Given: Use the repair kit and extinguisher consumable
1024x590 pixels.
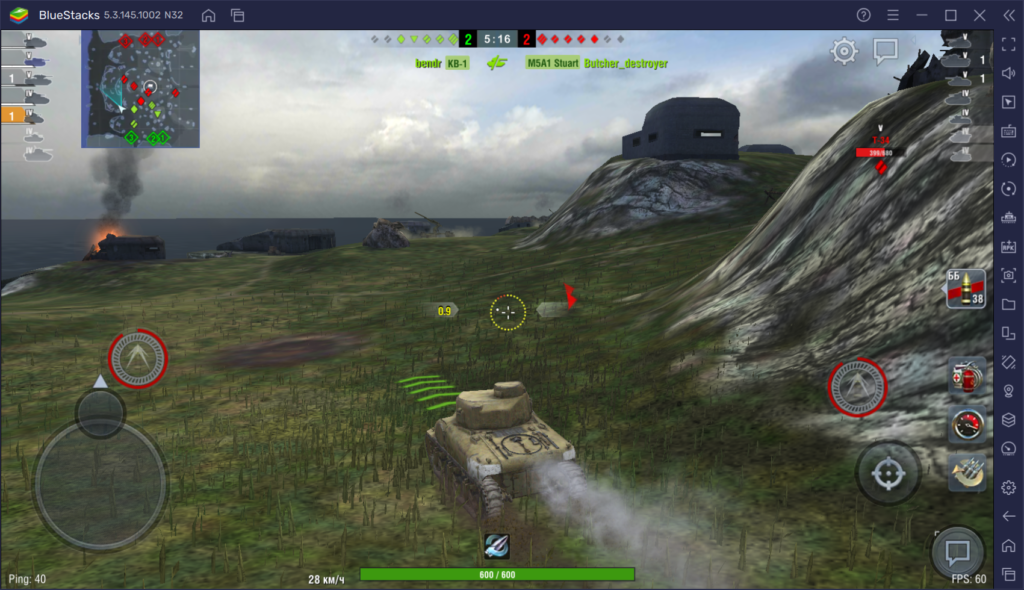Looking at the screenshot, I should [x=967, y=376].
